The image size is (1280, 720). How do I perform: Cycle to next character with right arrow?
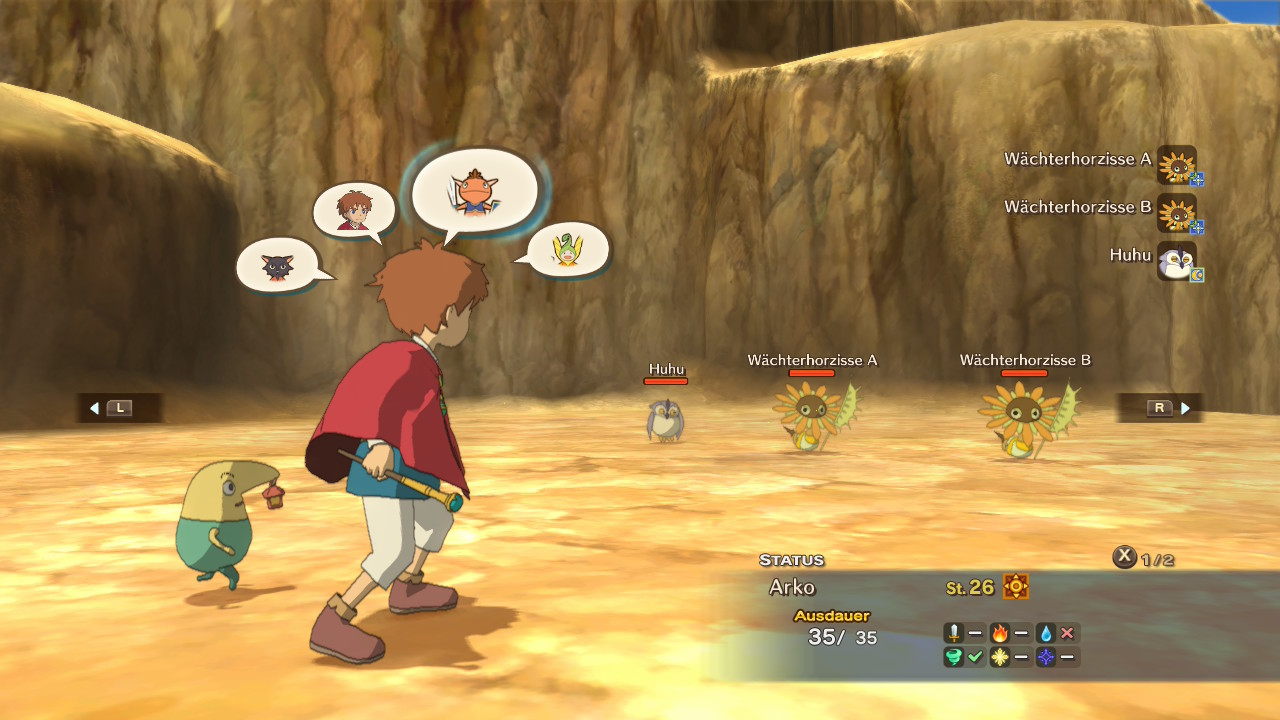[1185, 408]
